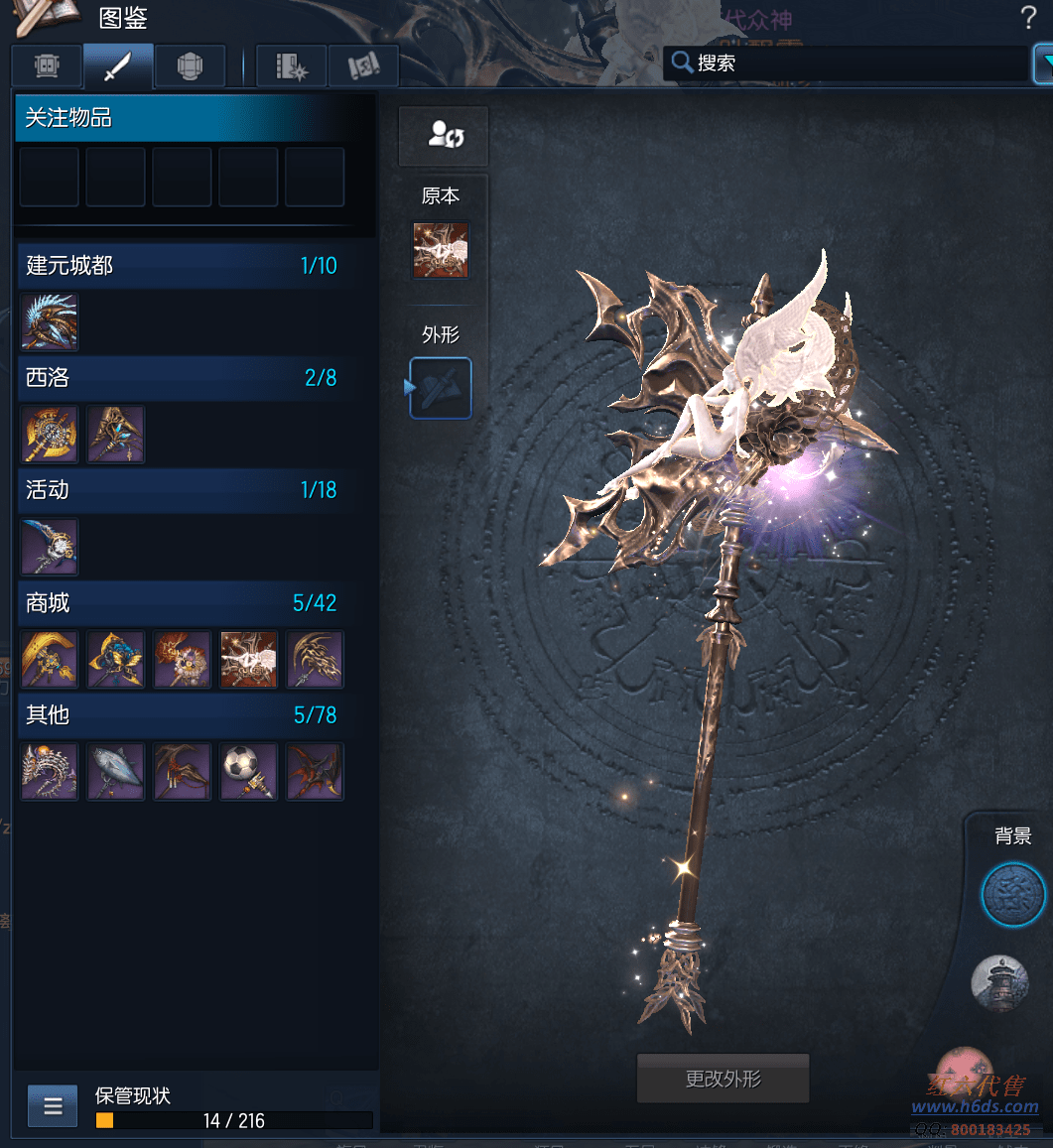Choose the blue emblem background
The image size is (1053, 1148).
(x=1013, y=894)
